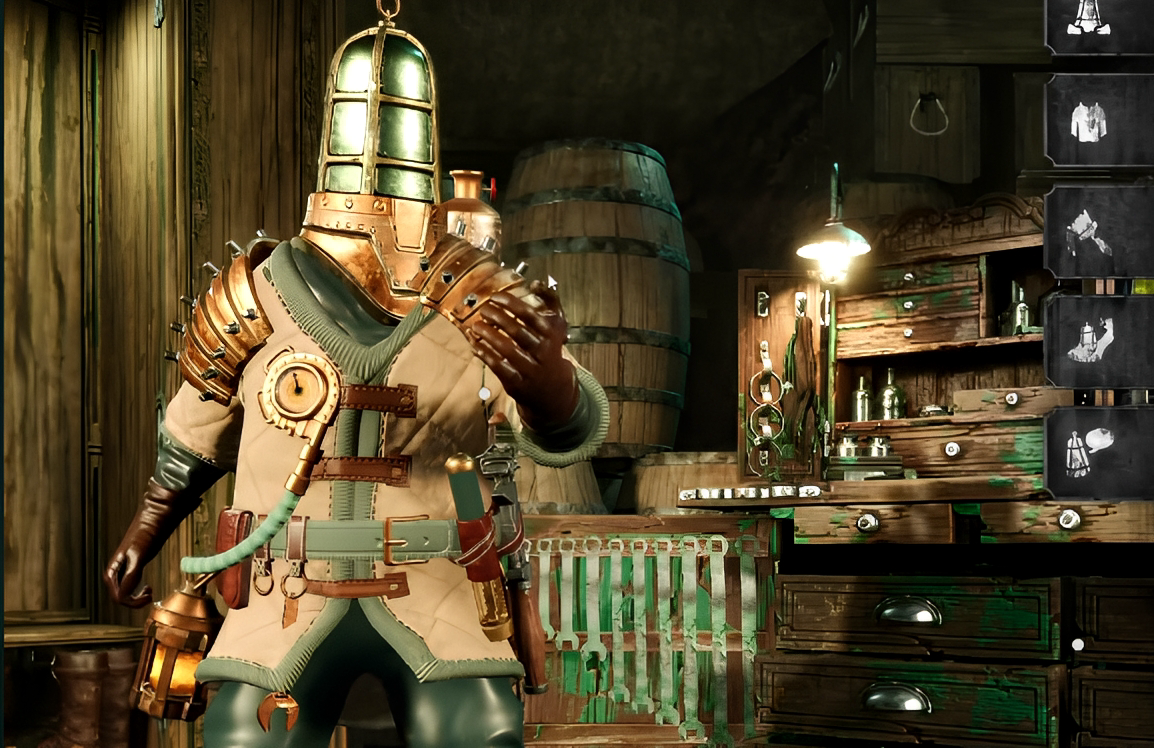This screenshot has height=748, width=1154.
Task: Choose the gloves and arms category
Action: 1097,233
